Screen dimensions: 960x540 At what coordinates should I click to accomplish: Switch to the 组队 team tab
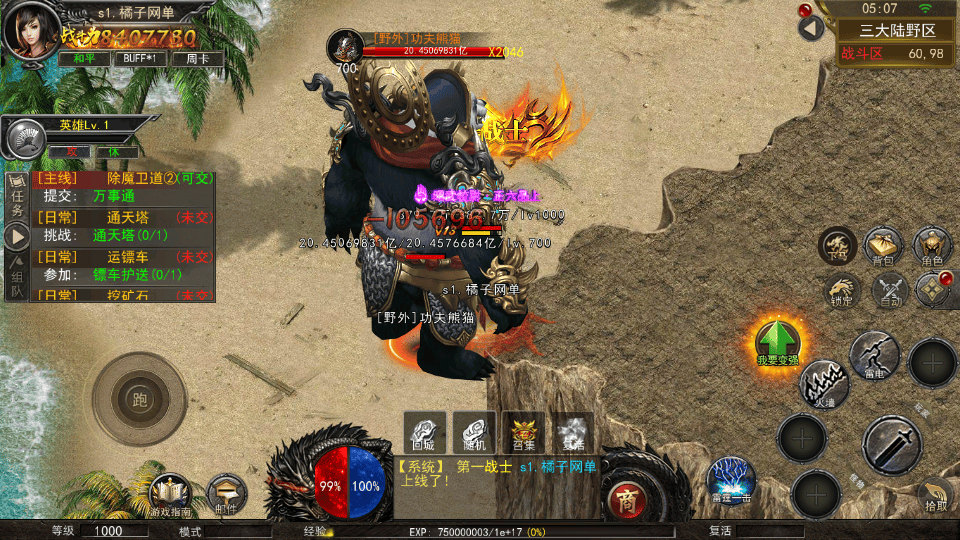[17, 283]
